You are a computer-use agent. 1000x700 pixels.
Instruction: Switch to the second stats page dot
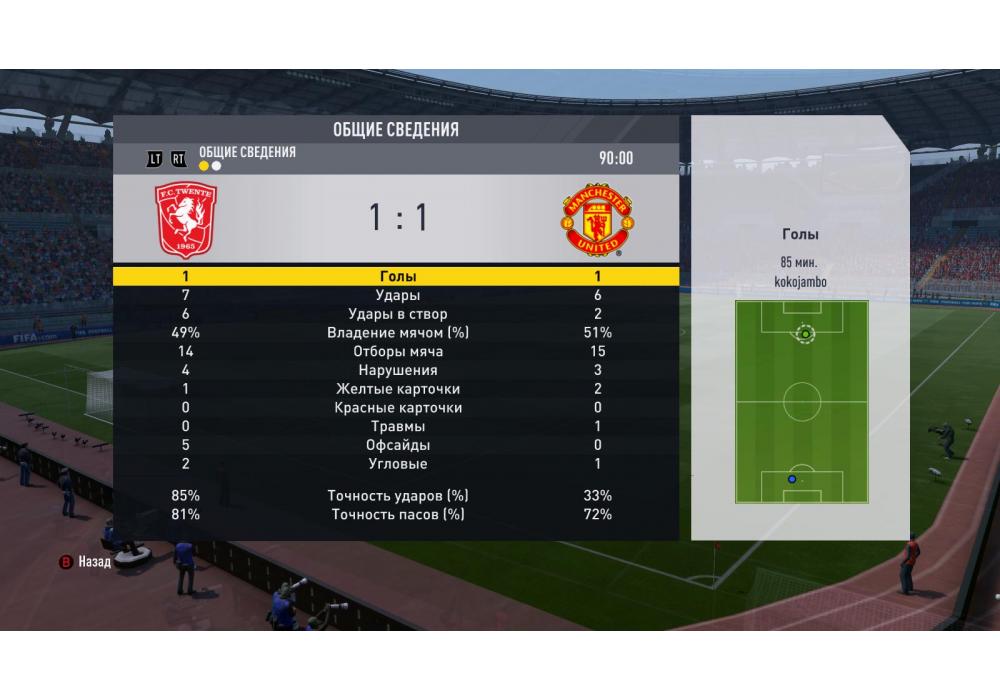pyautogui.click(x=216, y=166)
